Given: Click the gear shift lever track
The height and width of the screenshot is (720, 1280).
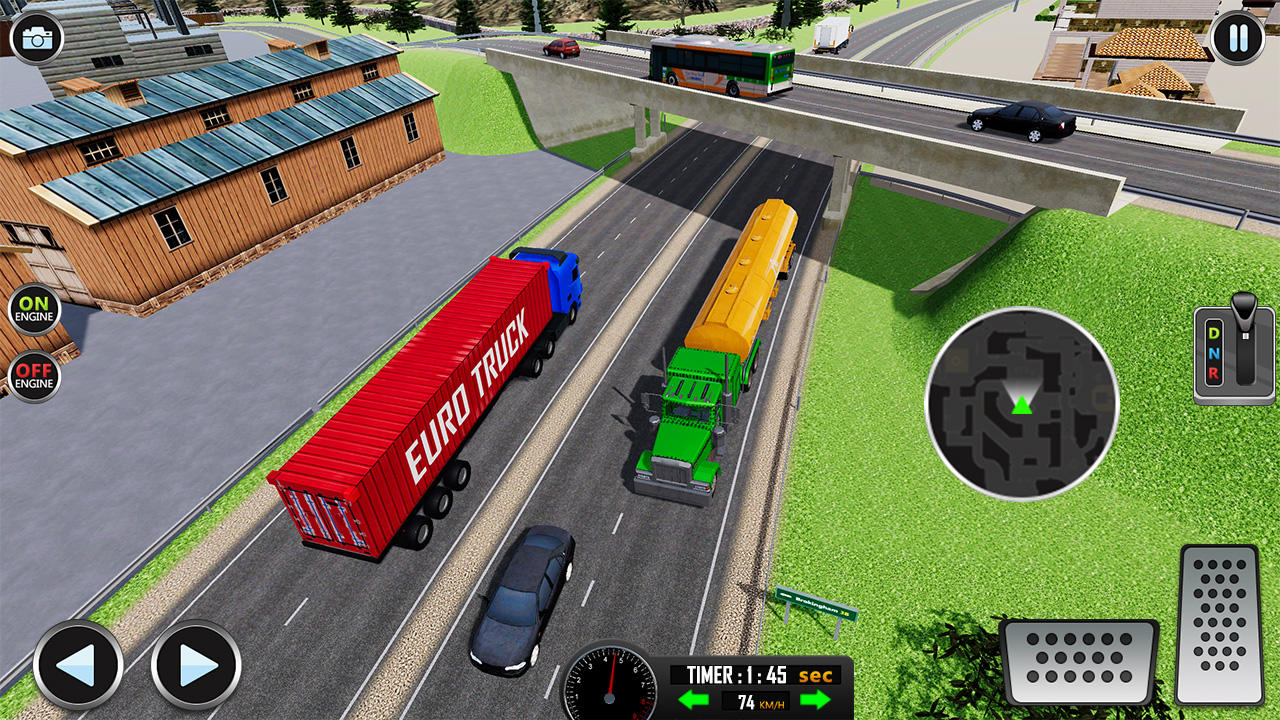Looking at the screenshot, I should point(1244,360).
